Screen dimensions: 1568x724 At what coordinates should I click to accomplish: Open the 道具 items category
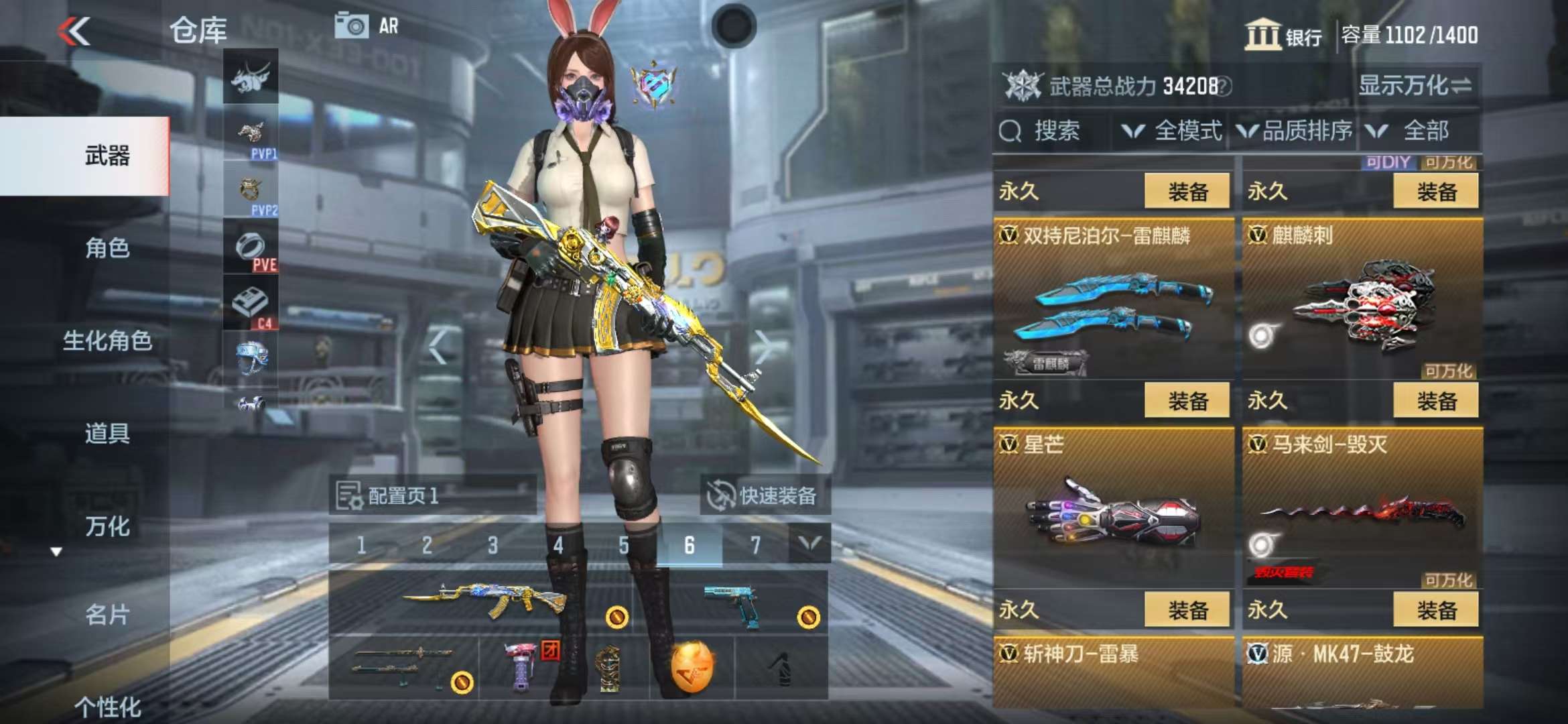107,433
